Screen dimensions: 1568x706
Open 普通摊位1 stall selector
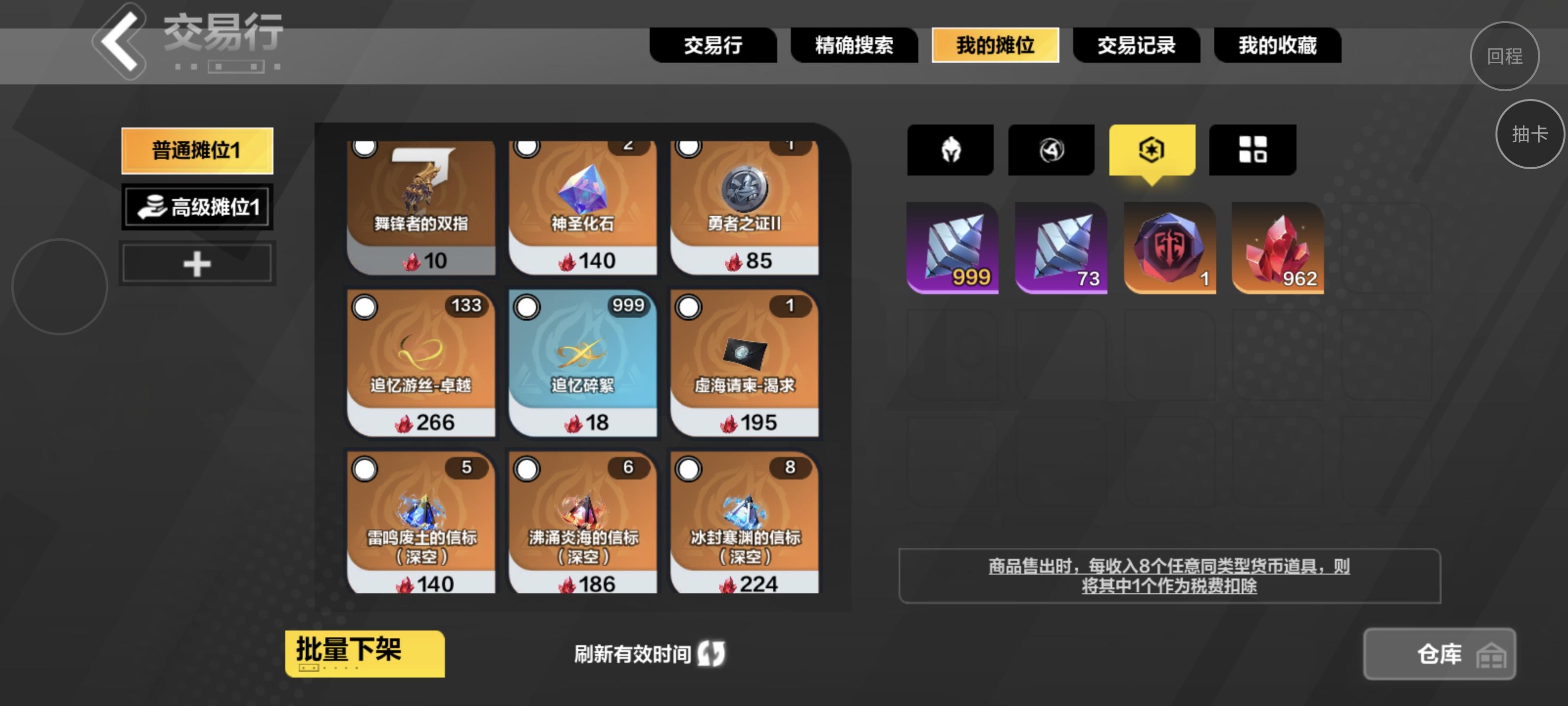(197, 150)
